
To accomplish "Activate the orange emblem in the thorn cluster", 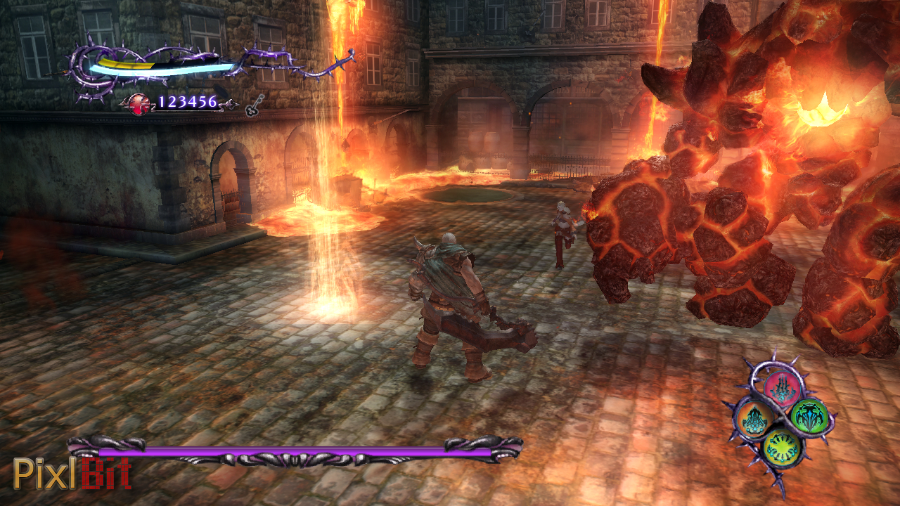I will (755, 418).
